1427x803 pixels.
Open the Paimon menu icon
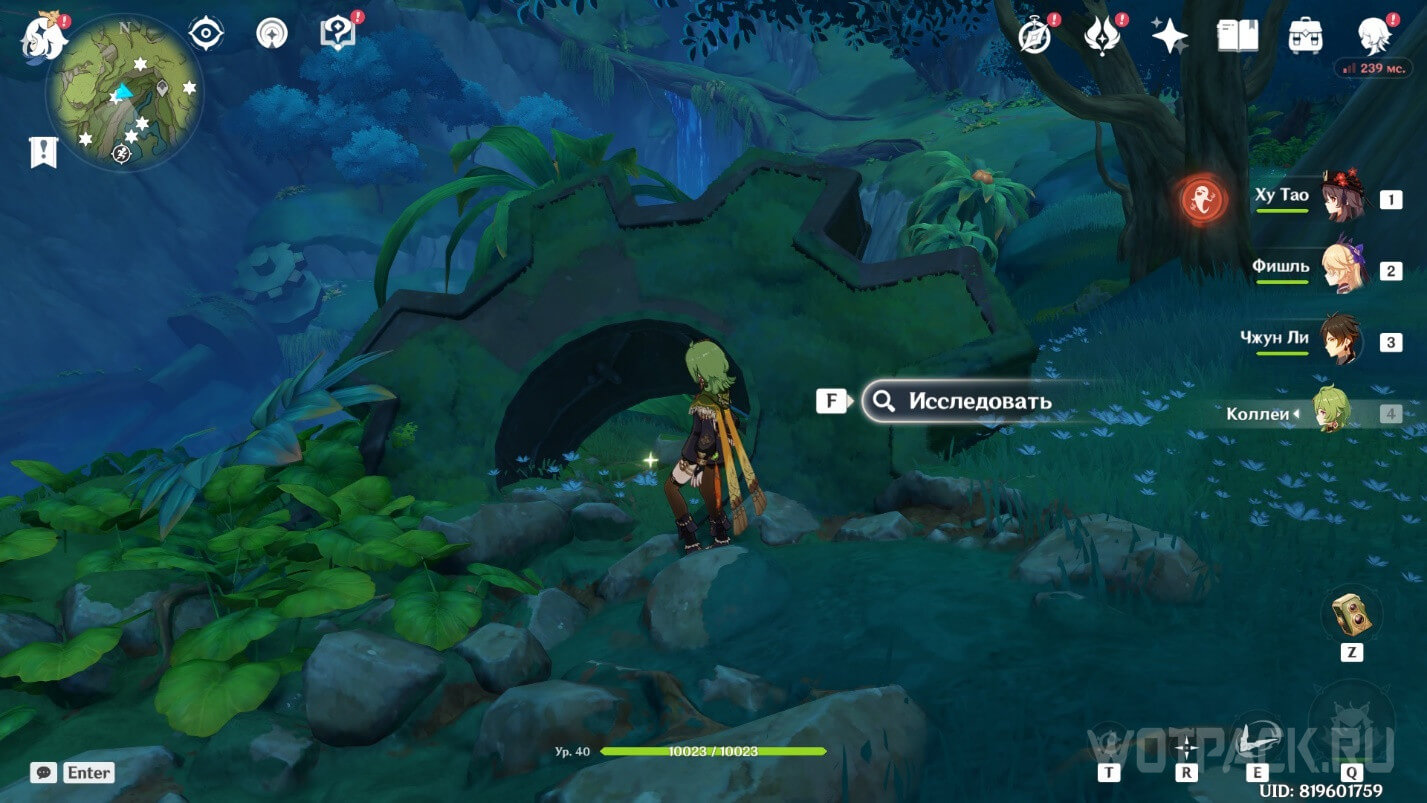45,37
